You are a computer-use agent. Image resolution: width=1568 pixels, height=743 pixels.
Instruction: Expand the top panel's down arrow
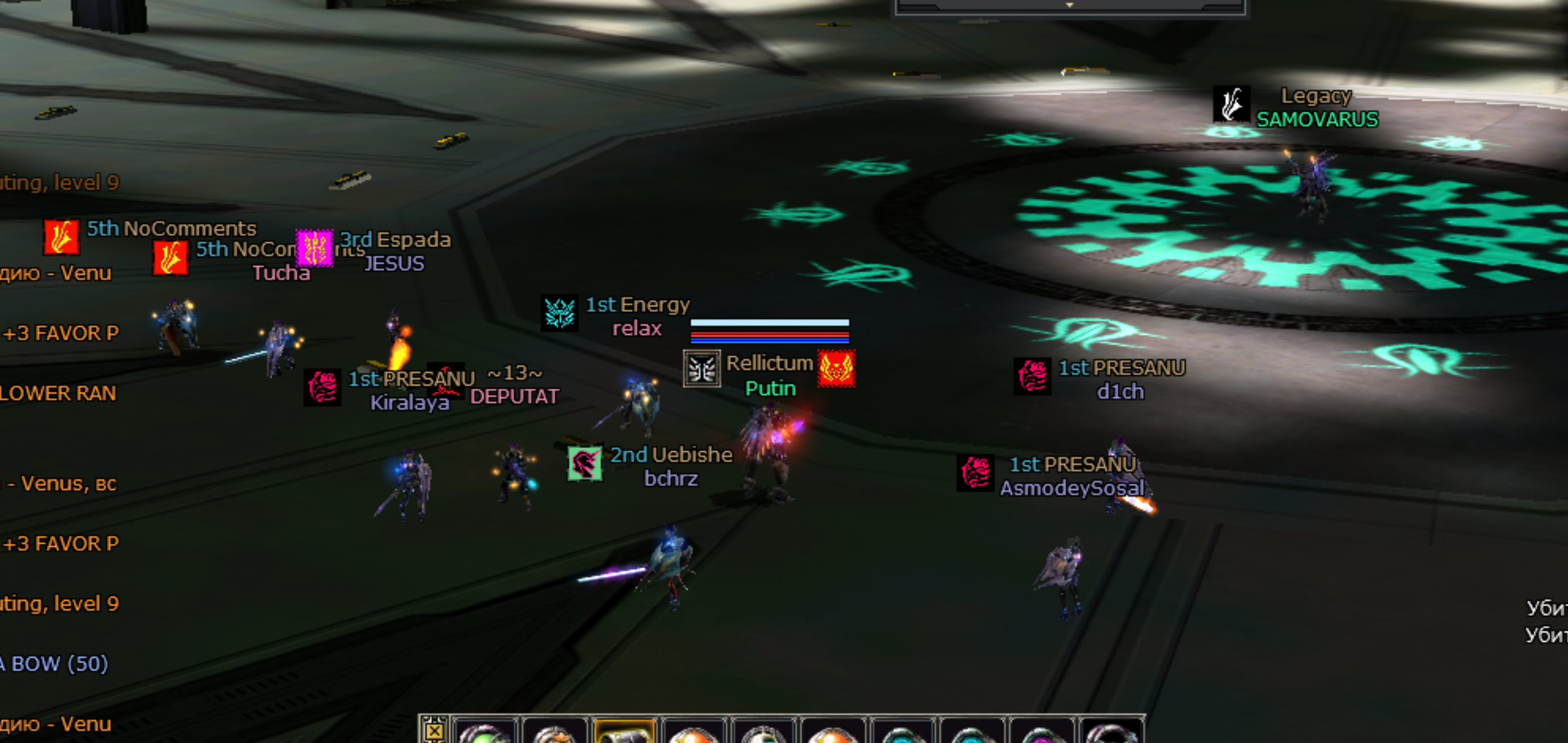[1070, 5]
